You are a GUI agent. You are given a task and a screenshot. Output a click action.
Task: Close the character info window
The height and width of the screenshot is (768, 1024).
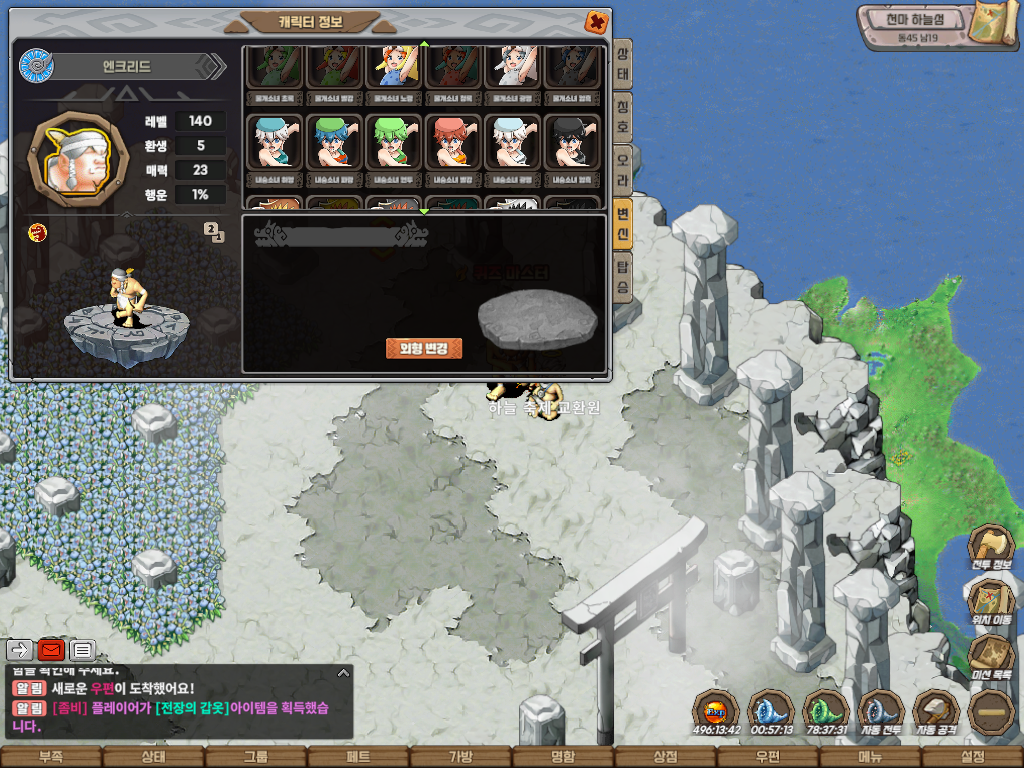click(x=595, y=21)
